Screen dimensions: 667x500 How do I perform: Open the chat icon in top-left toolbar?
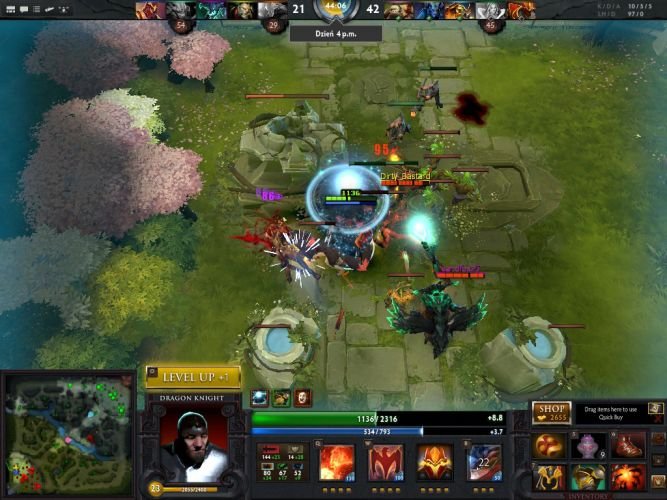tap(22, 9)
